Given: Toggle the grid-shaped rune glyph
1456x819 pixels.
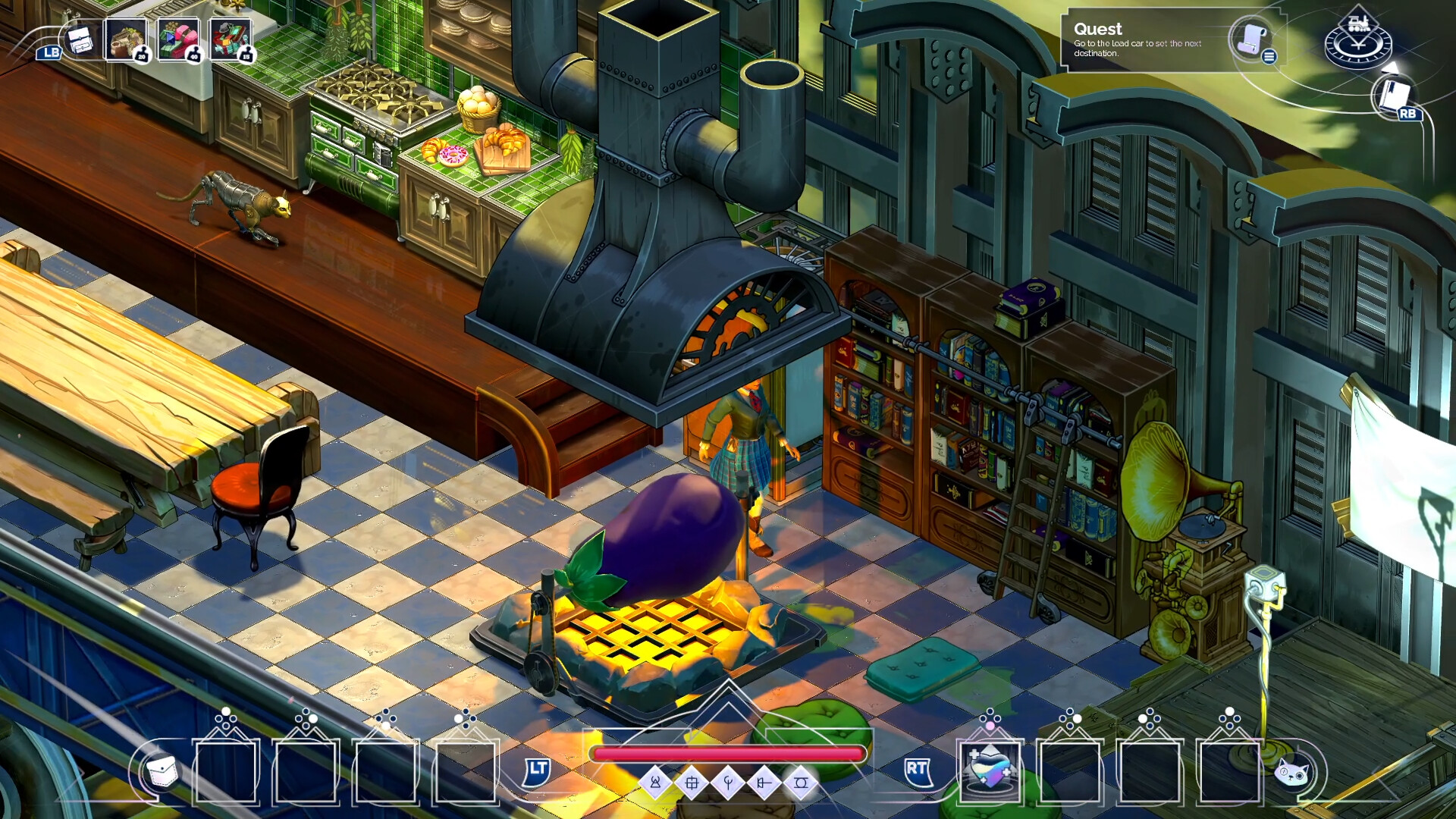Looking at the screenshot, I should 692,783.
